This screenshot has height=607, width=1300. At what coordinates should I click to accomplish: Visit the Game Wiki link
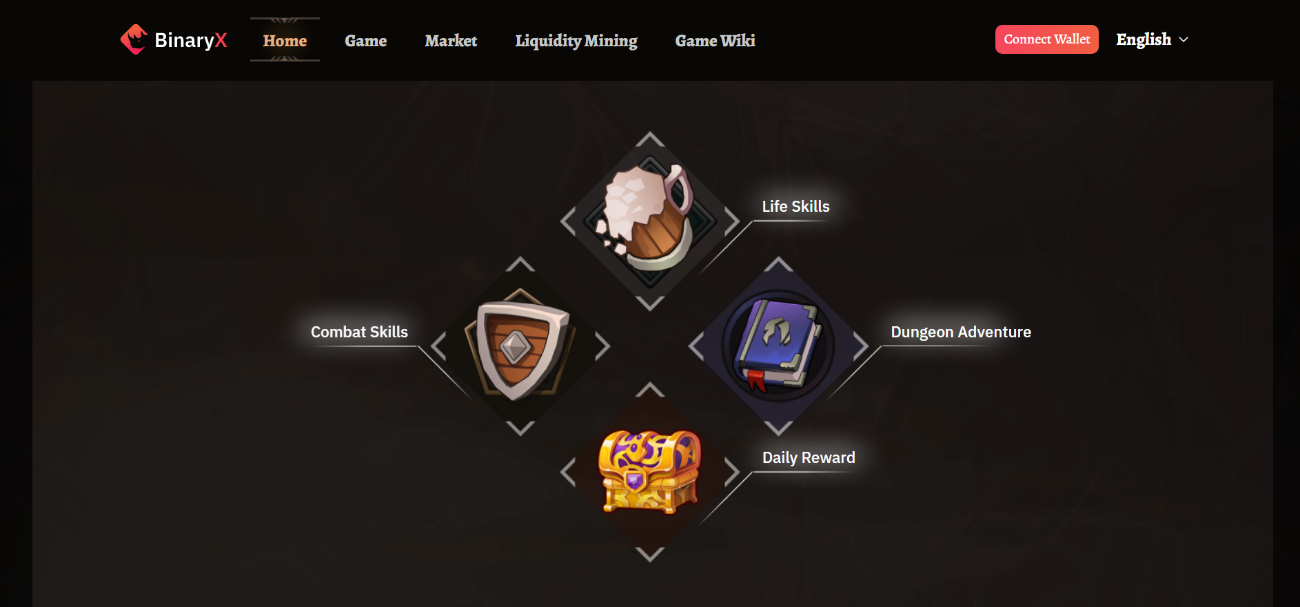715,40
